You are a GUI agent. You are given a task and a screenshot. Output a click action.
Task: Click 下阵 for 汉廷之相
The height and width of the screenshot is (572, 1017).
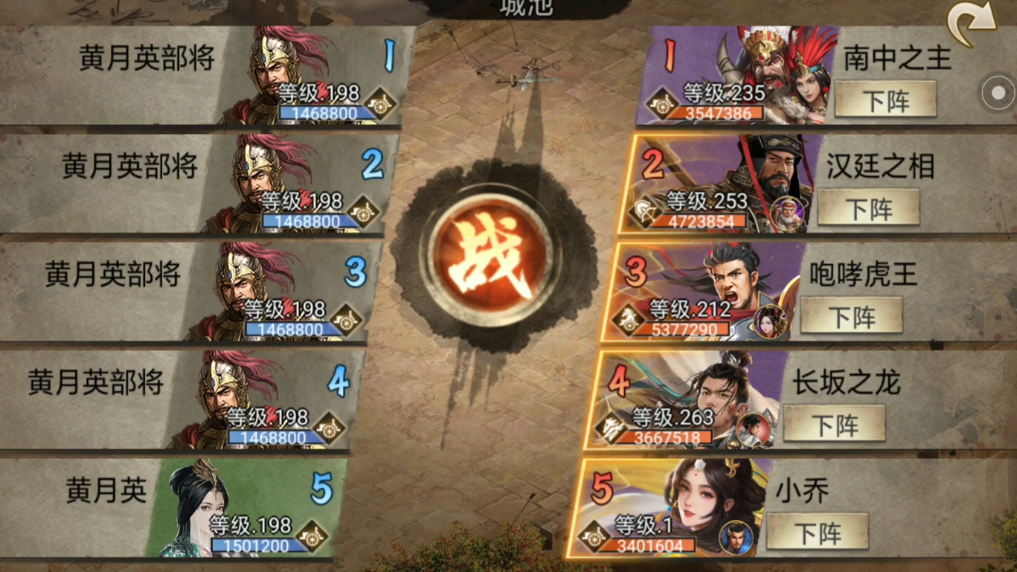(x=868, y=208)
